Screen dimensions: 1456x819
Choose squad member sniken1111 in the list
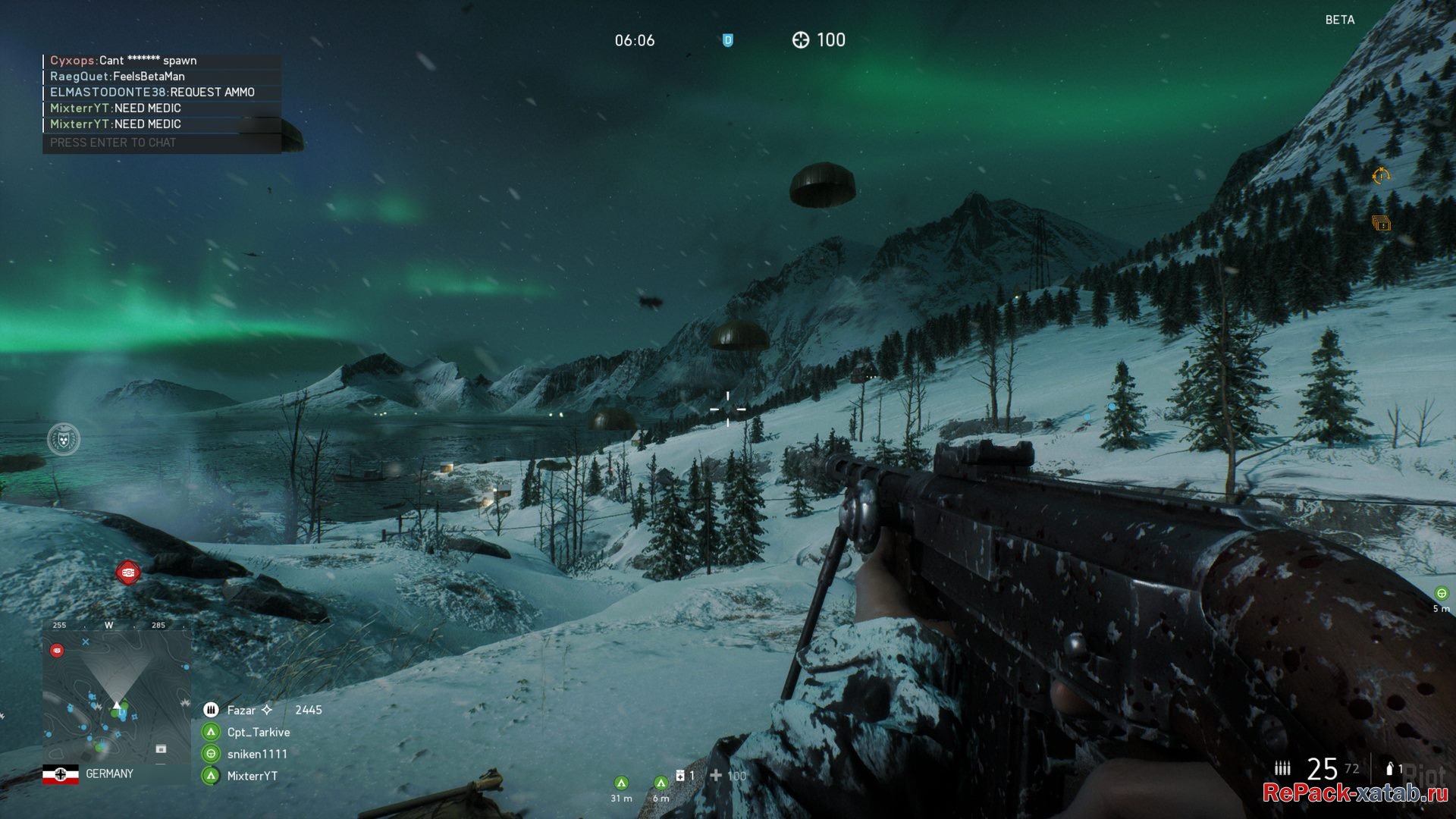pyautogui.click(x=256, y=754)
